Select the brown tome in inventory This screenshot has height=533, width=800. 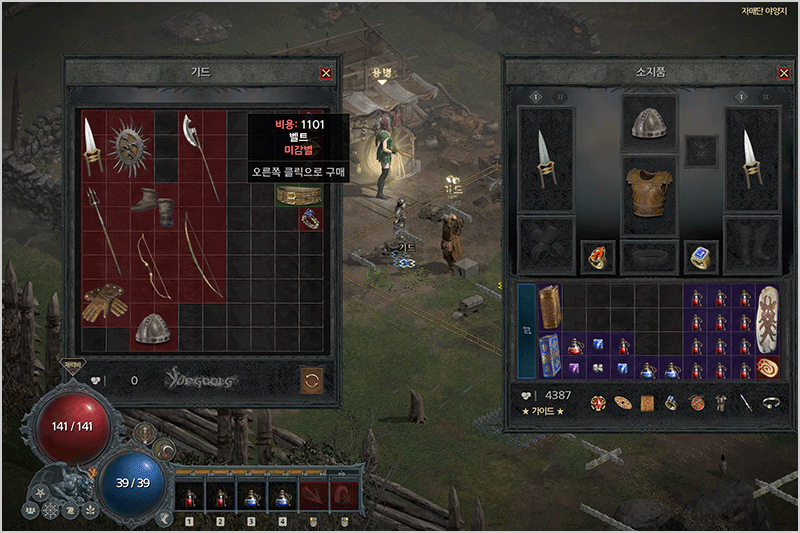coord(550,305)
